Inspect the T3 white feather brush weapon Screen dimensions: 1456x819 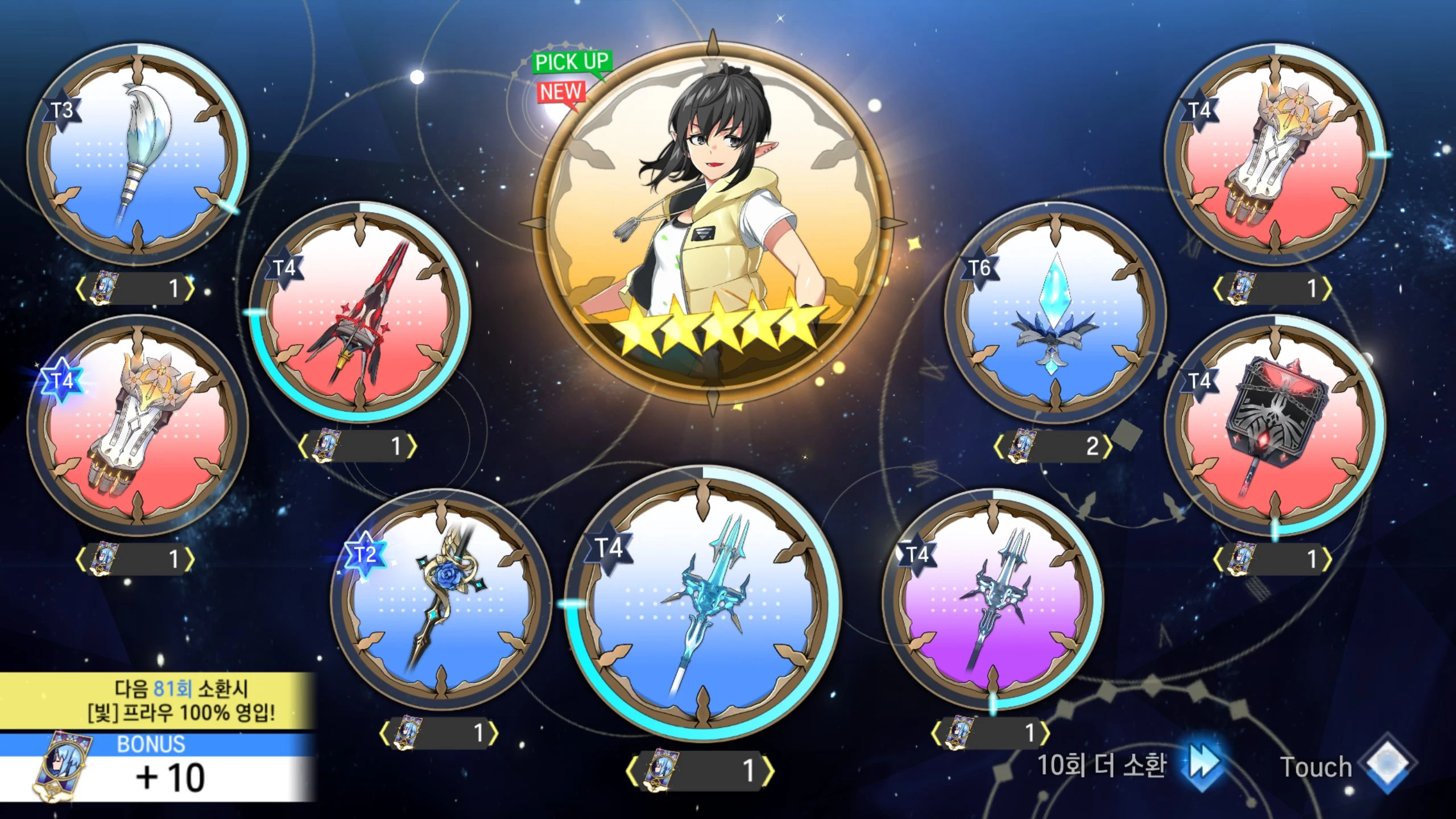(138, 155)
